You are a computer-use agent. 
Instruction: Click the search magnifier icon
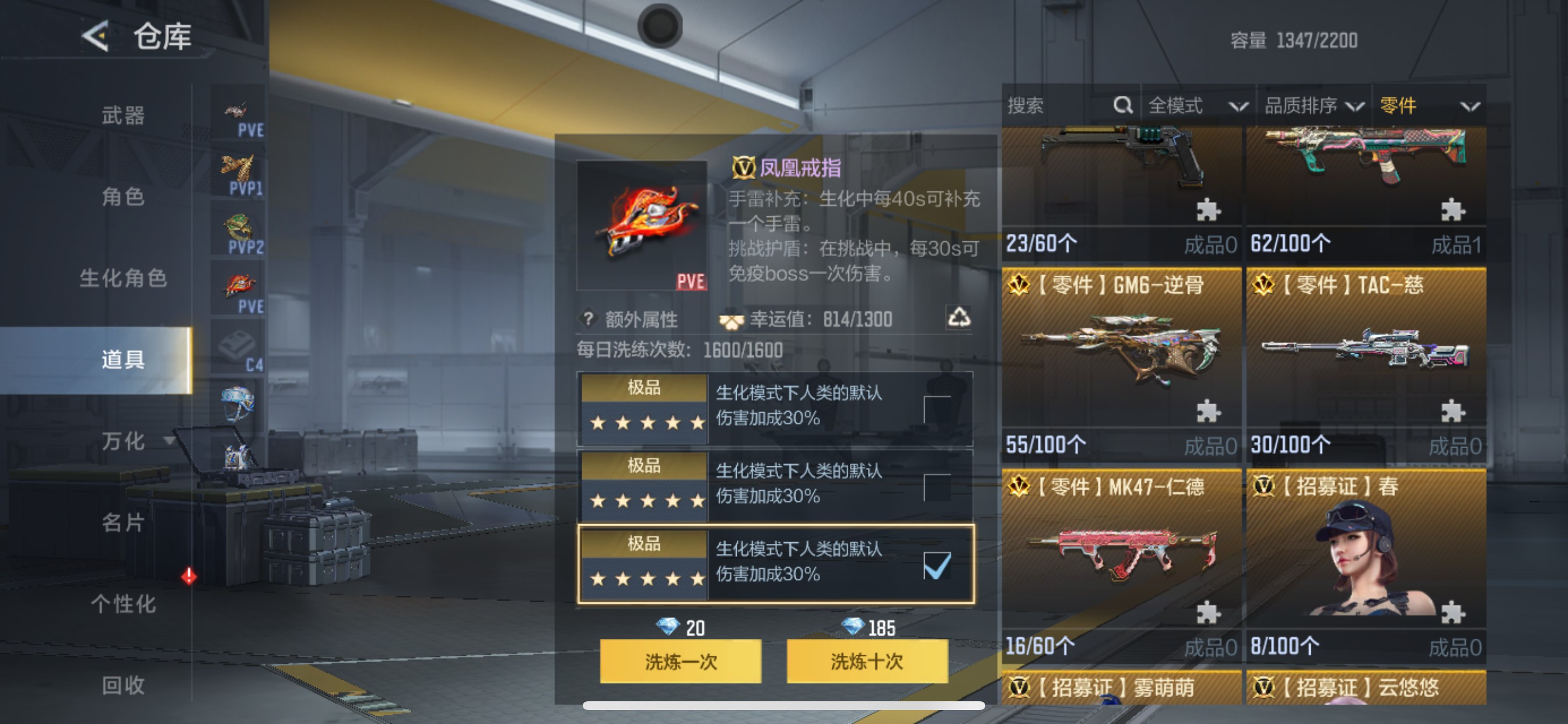tap(1123, 105)
